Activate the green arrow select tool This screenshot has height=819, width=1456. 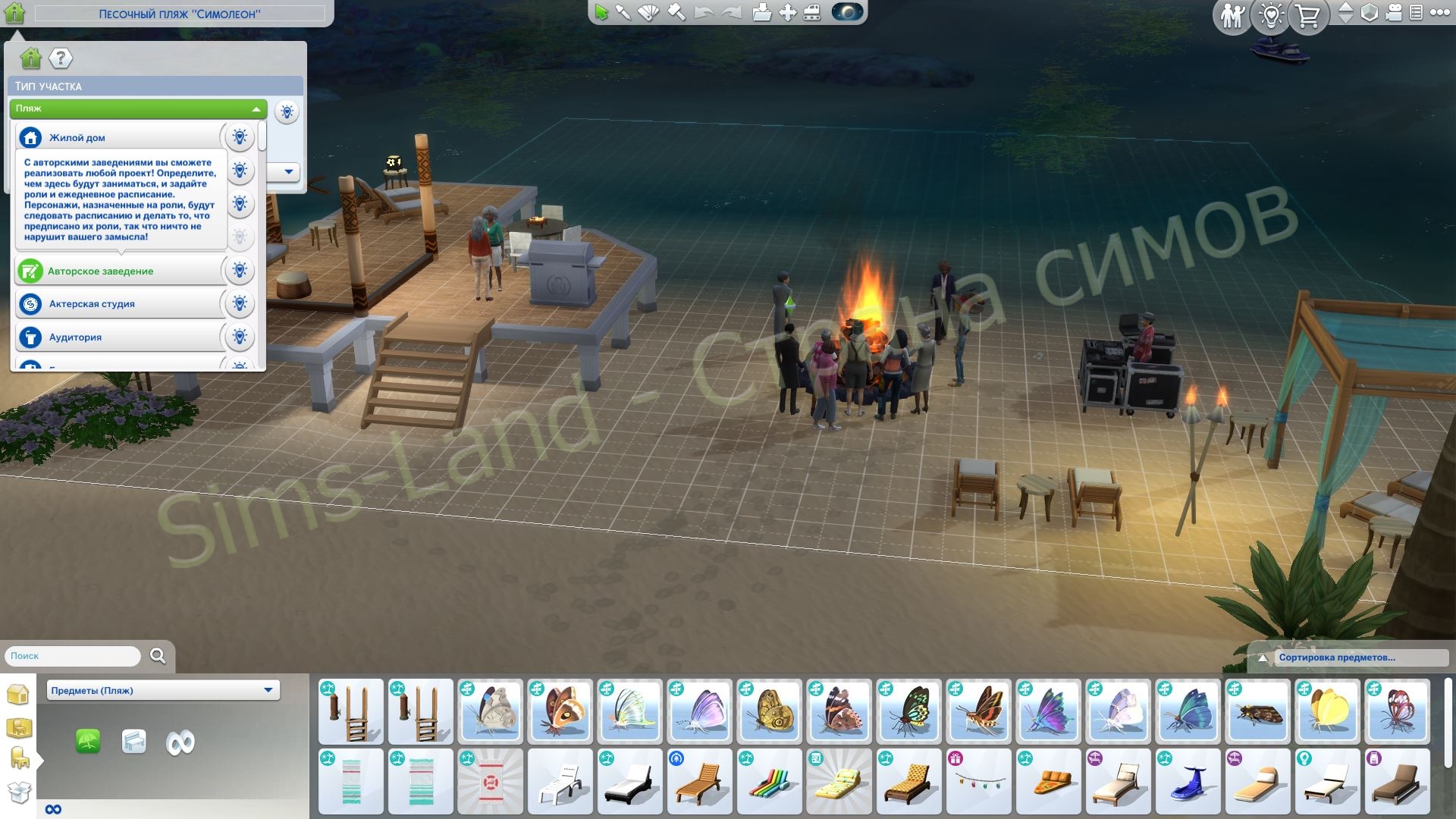[x=602, y=13]
